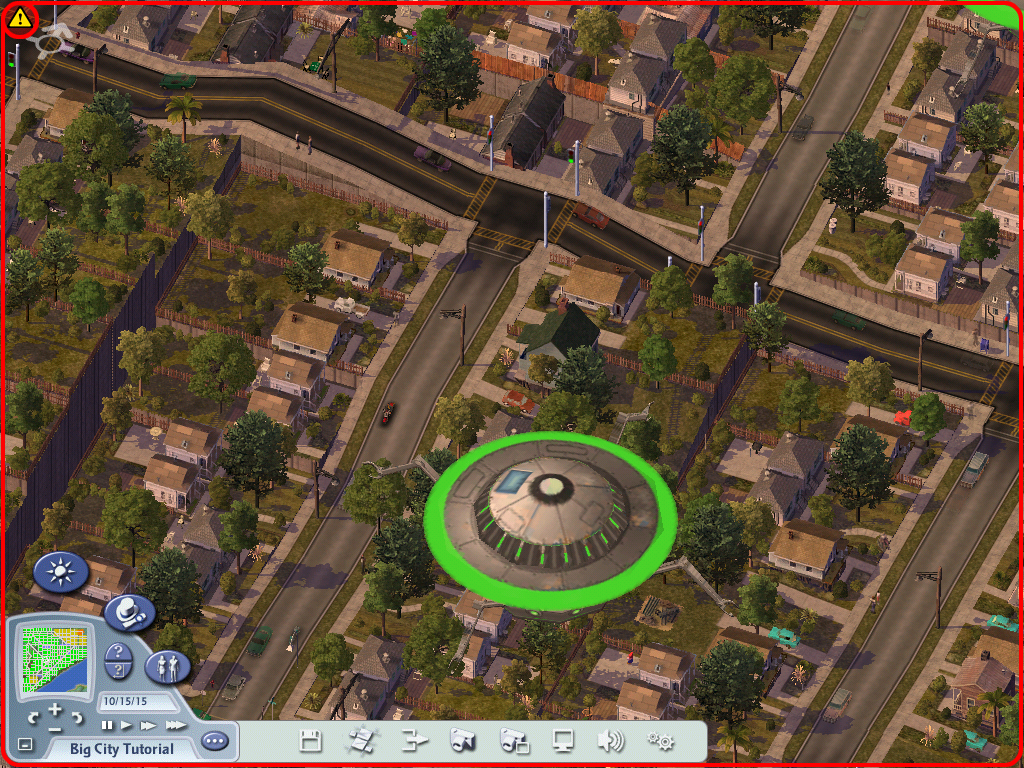Rotate the view counterclockwise
Image resolution: width=1024 pixels, height=768 pixels.
35,717
